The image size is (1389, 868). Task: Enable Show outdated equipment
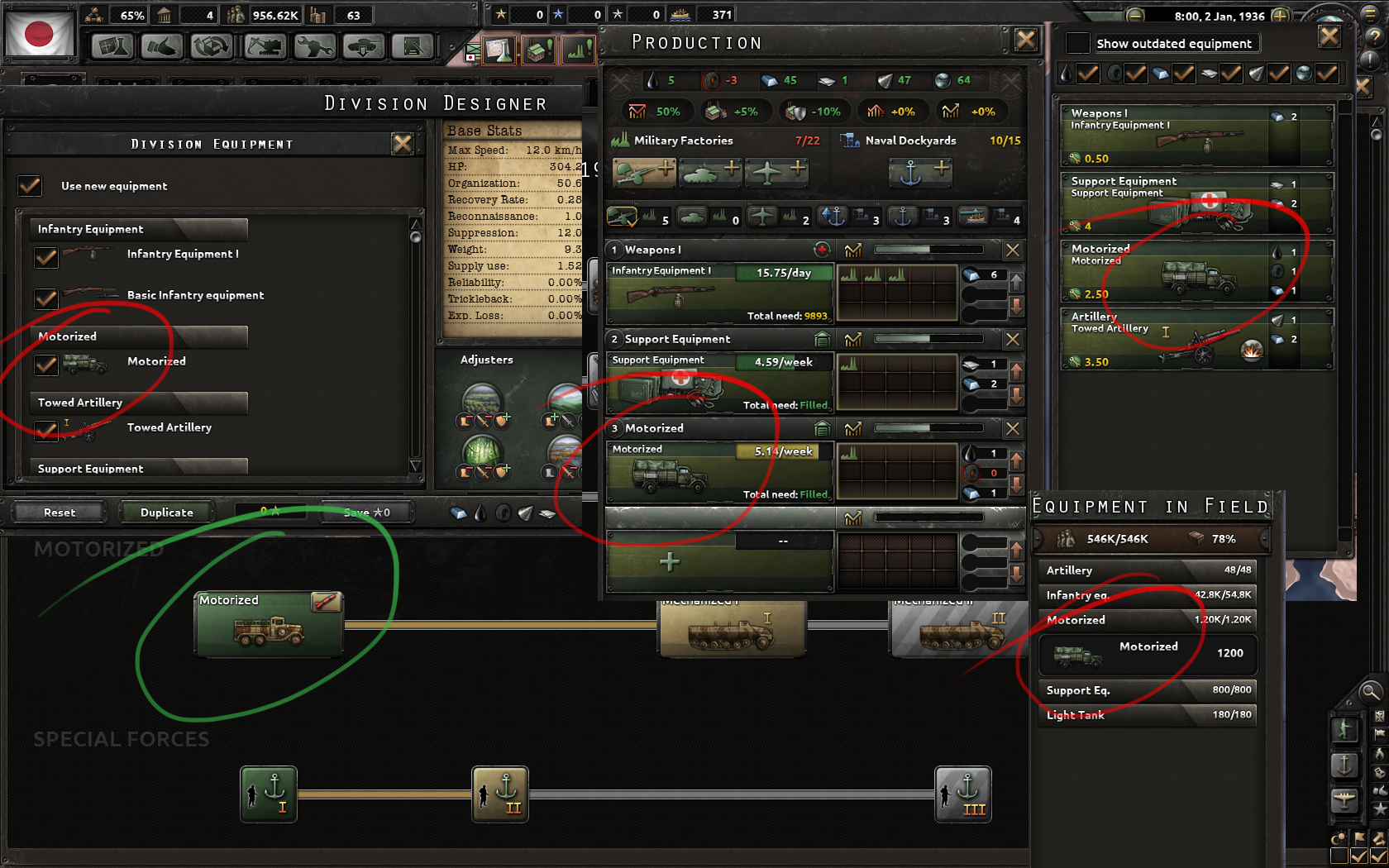pyautogui.click(x=1077, y=42)
